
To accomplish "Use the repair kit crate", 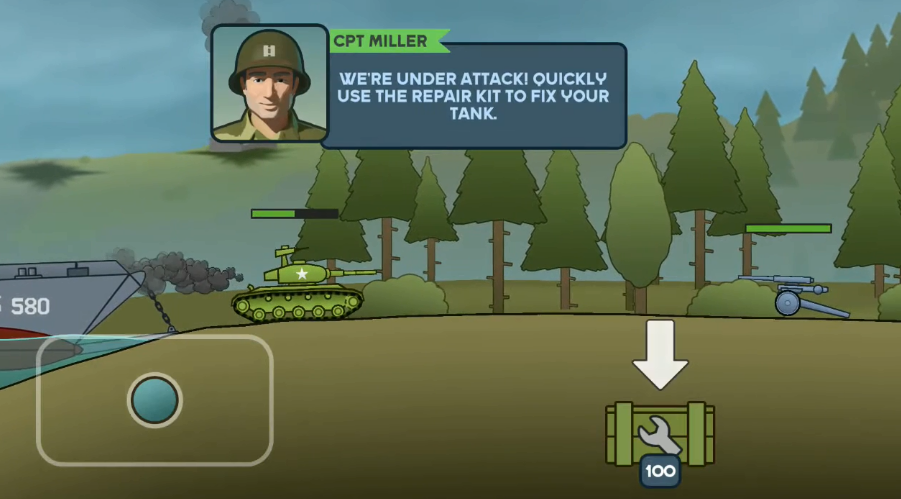I will click(x=660, y=435).
